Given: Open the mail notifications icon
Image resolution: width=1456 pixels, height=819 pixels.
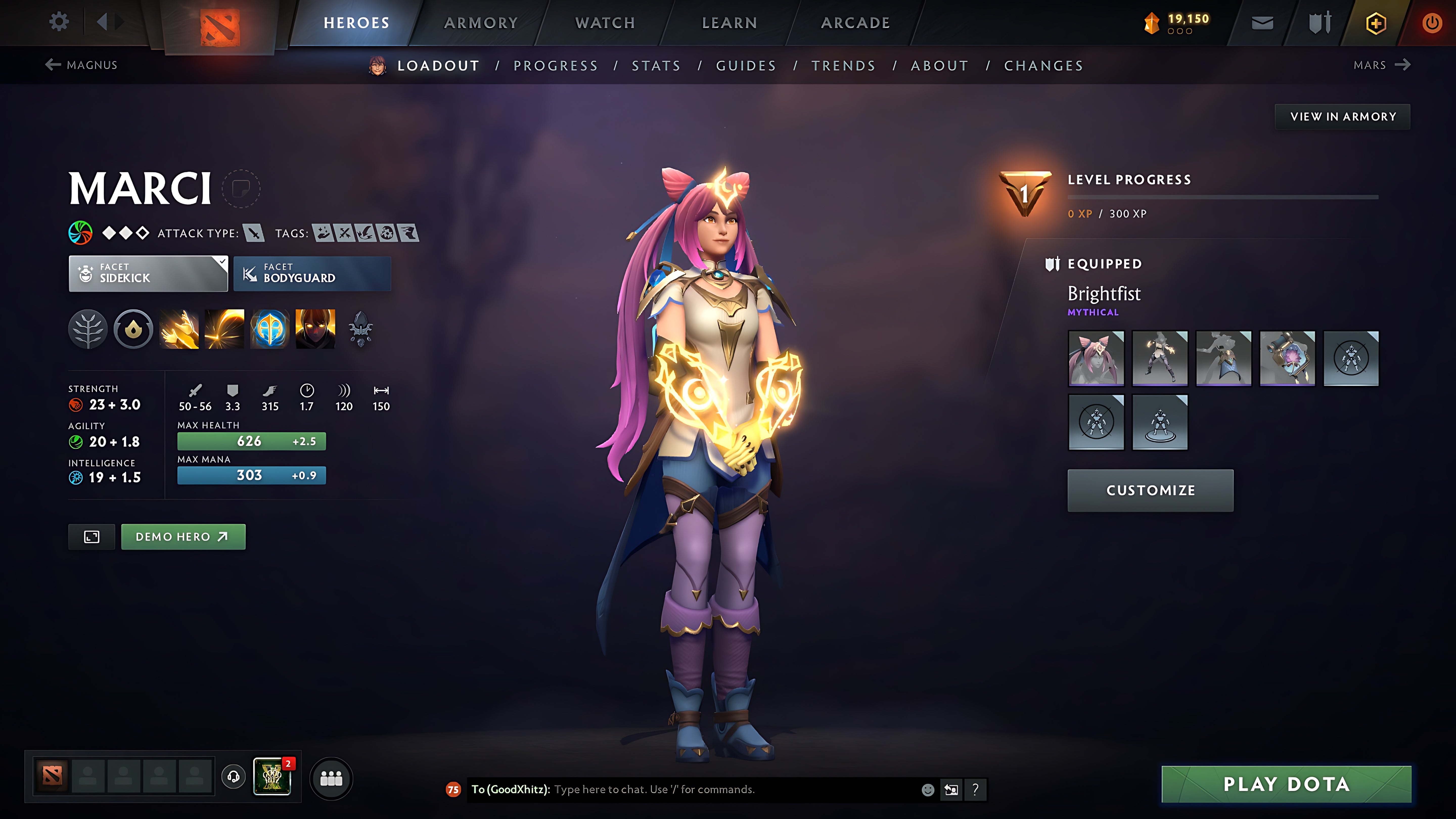Looking at the screenshot, I should tap(1262, 22).
